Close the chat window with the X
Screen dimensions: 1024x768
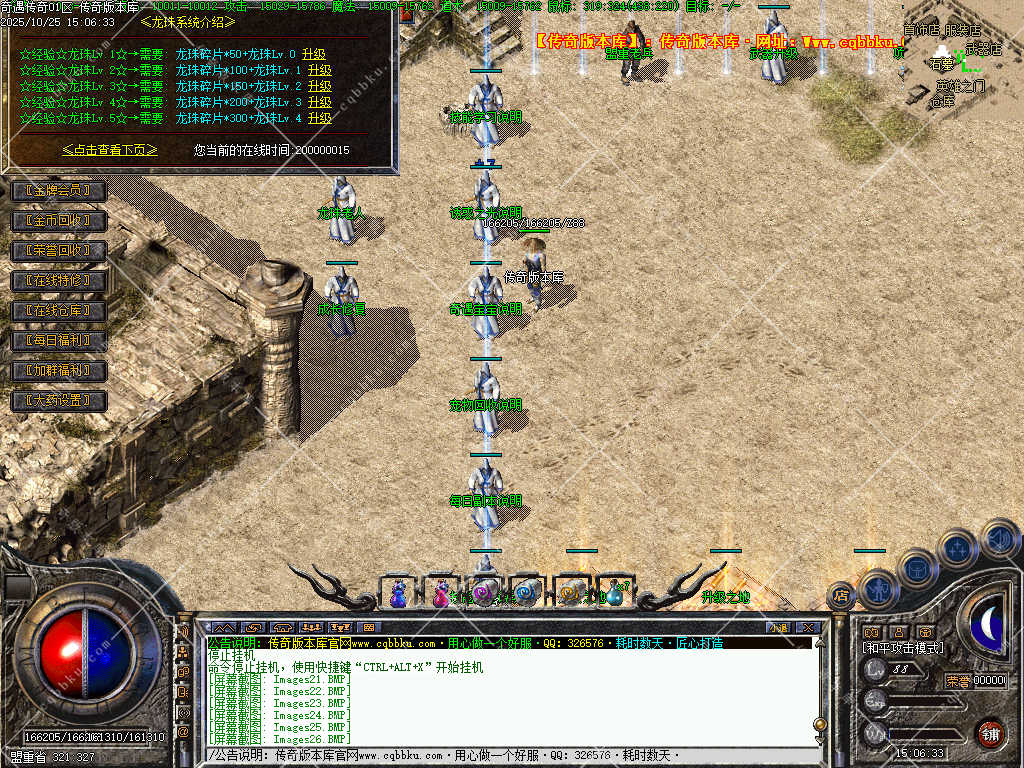pos(807,628)
